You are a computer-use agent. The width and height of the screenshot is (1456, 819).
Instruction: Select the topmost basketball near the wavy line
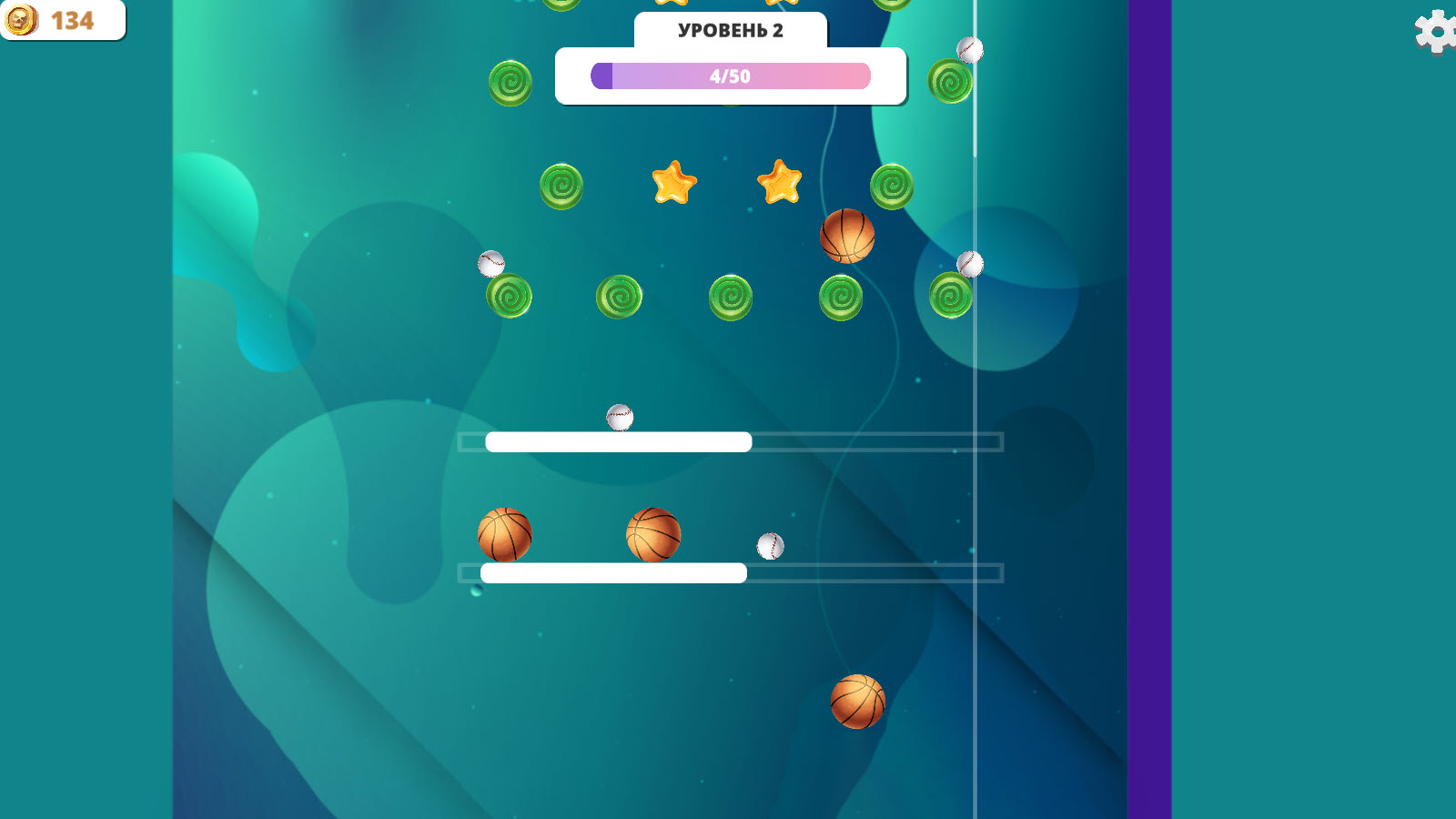click(x=849, y=237)
